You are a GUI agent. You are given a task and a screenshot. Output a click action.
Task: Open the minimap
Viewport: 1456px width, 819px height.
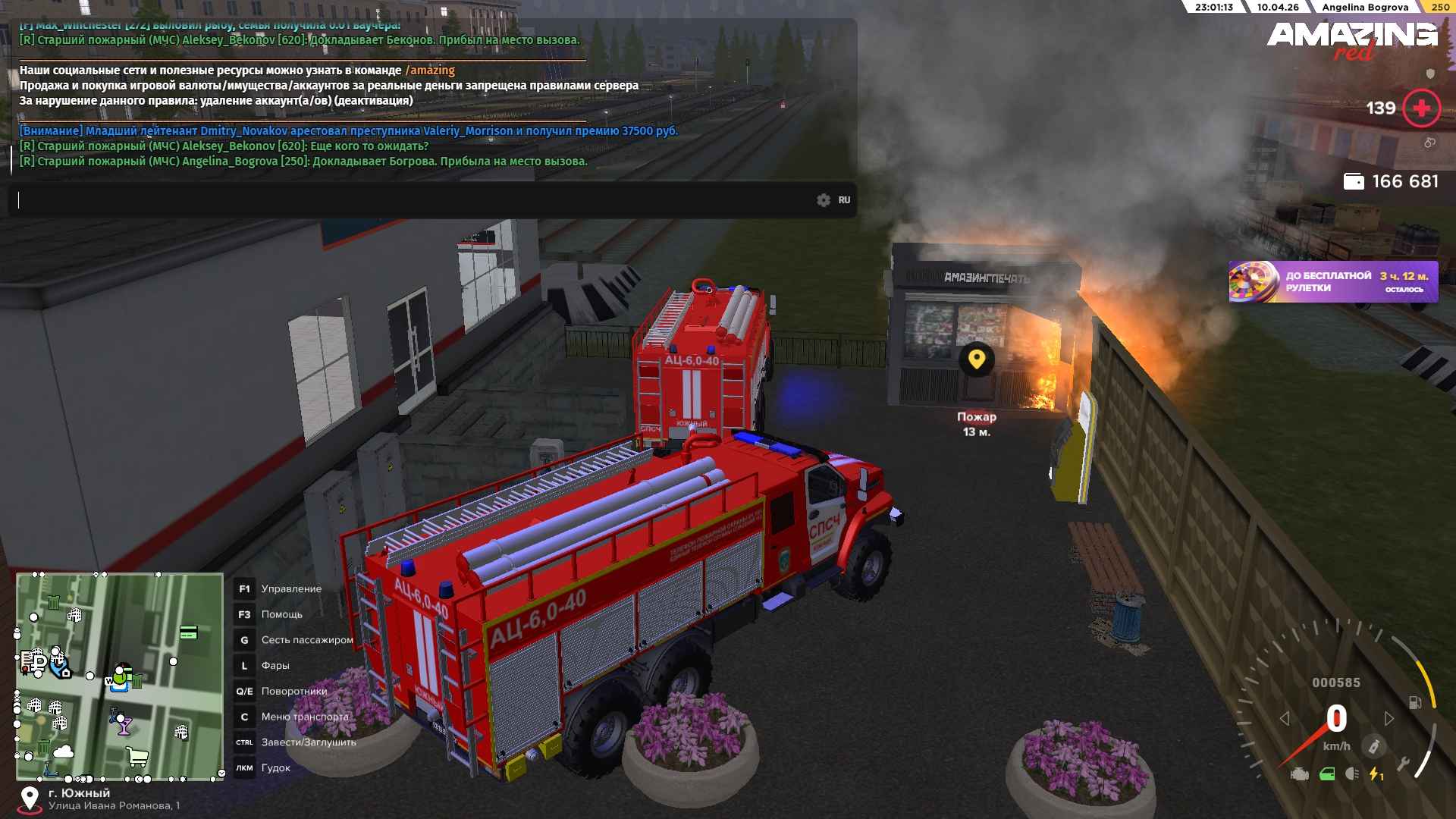point(120,676)
